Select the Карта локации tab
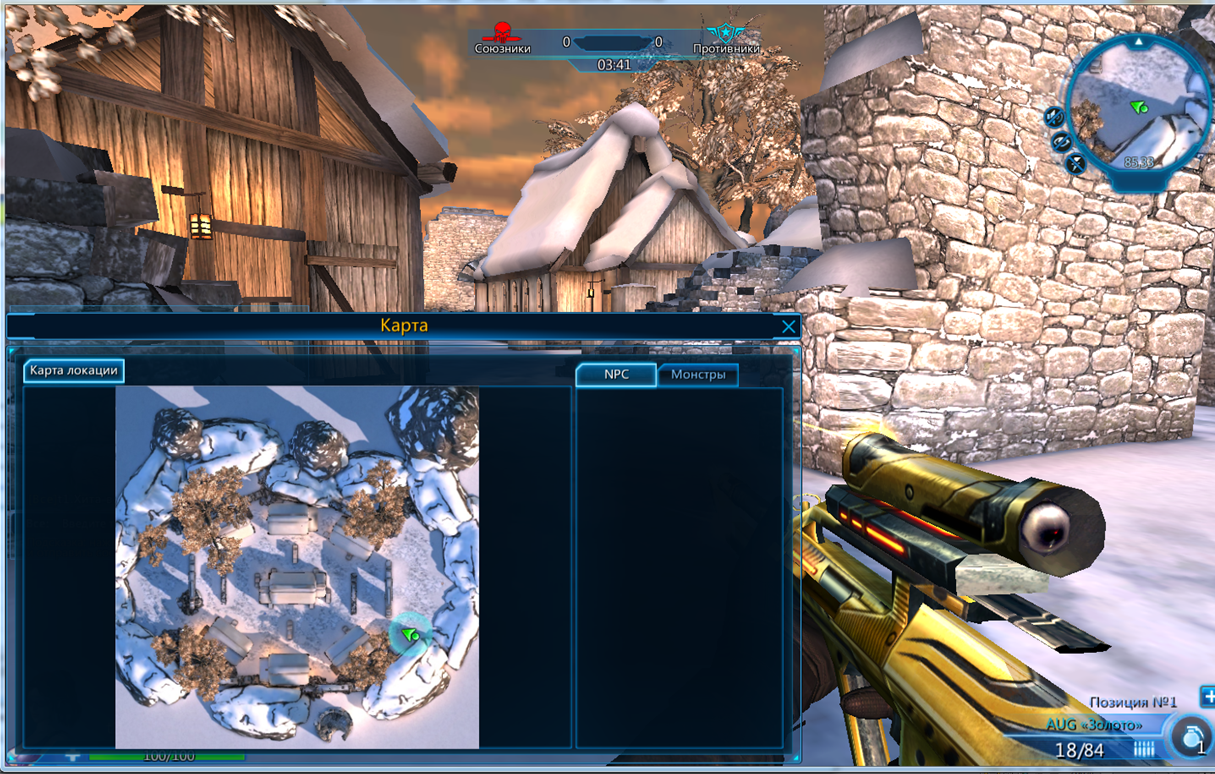The height and width of the screenshot is (774, 1215). pyautogui.click(x=74, y=371)
